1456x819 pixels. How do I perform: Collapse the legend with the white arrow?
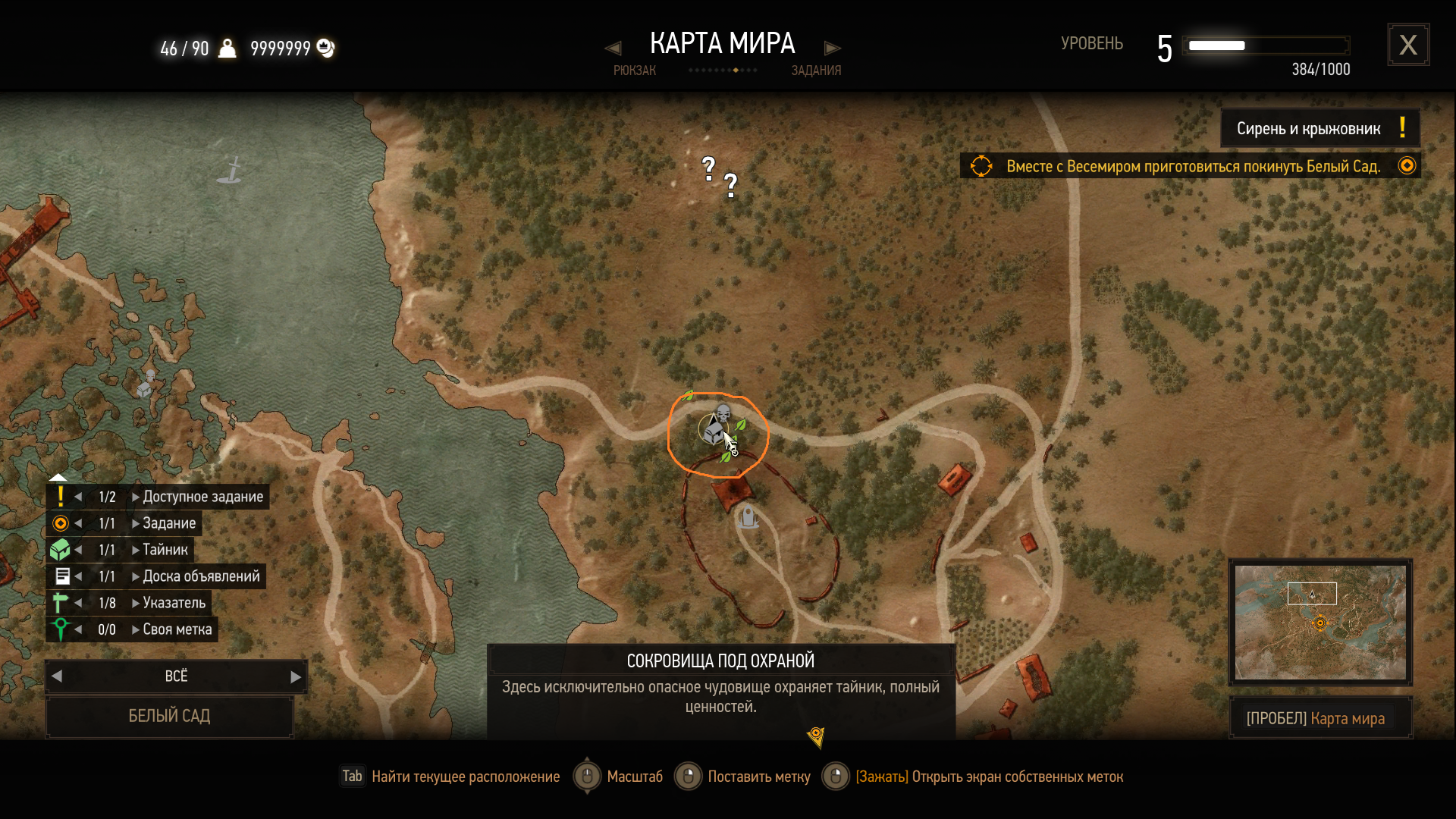[58, 477]
